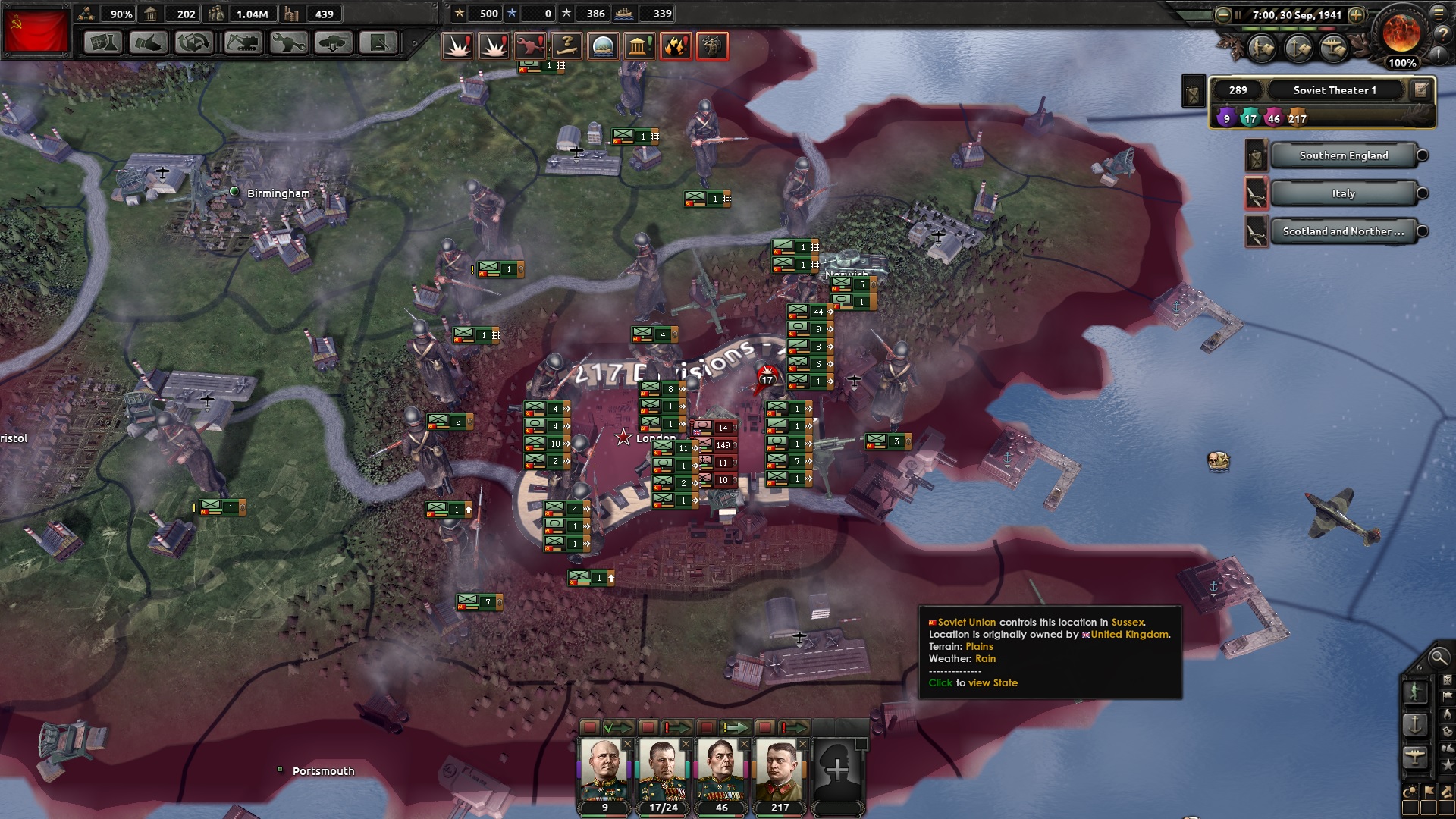This screenshot has height=819, width=1456.
Task: Toggle the purple 9-division shield filter
Action: 1227,118
